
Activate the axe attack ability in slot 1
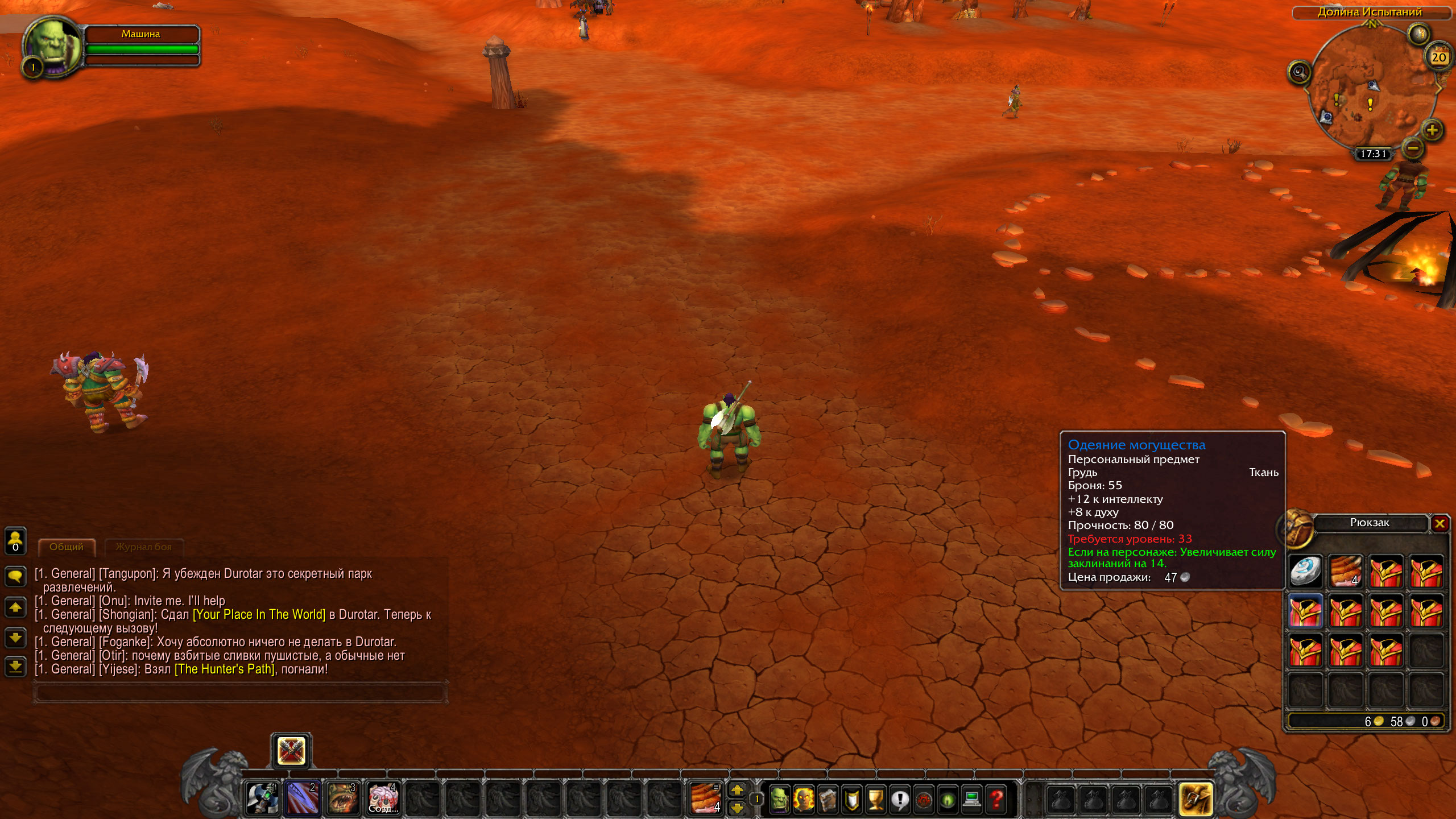(262, 797)
